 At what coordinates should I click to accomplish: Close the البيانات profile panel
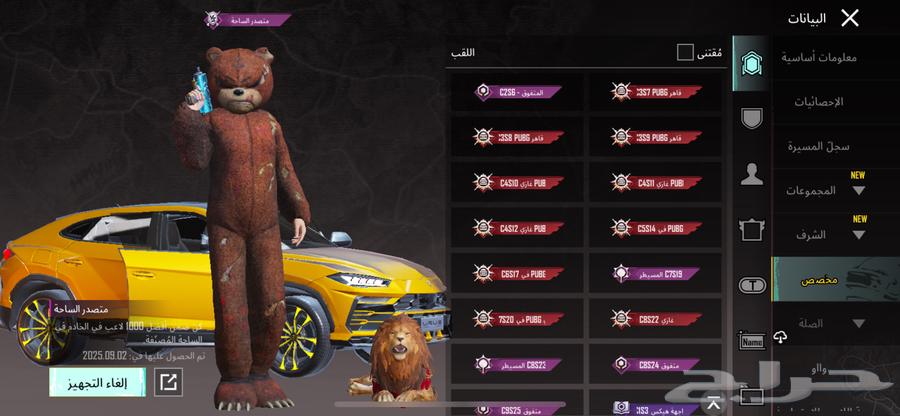tap(849, 17)
